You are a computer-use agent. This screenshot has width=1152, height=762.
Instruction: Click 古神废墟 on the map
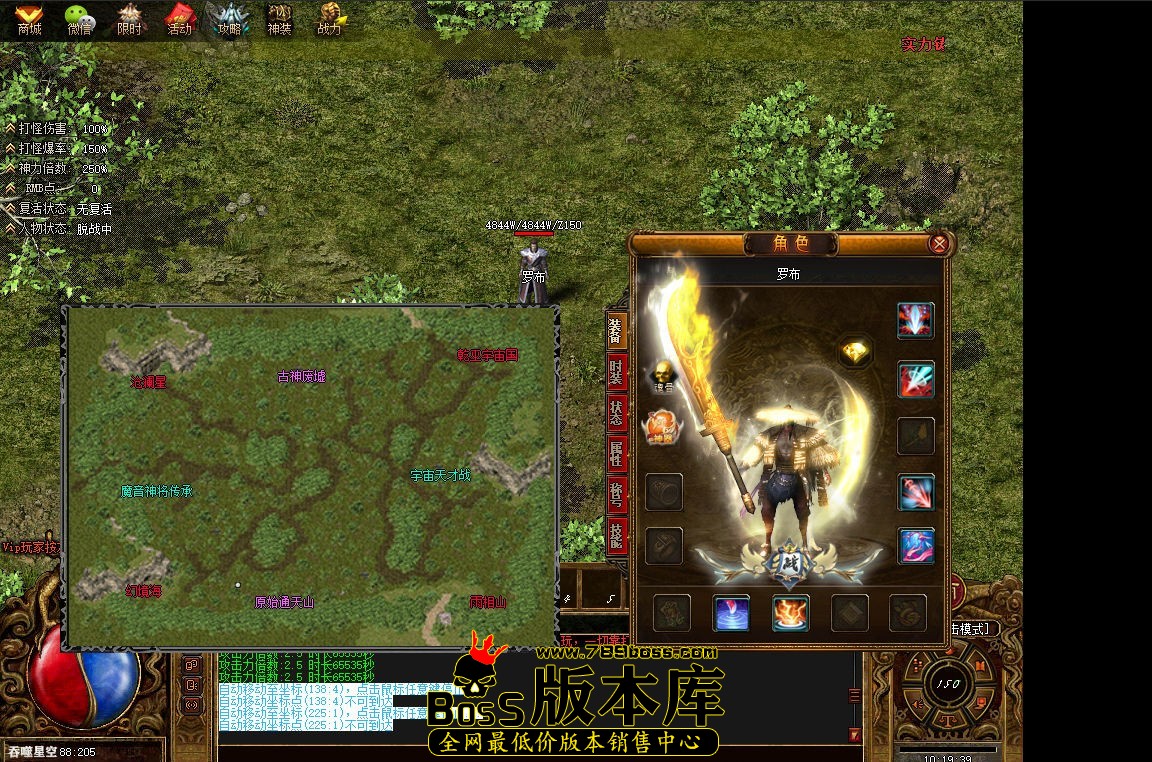tap(301, 377)
